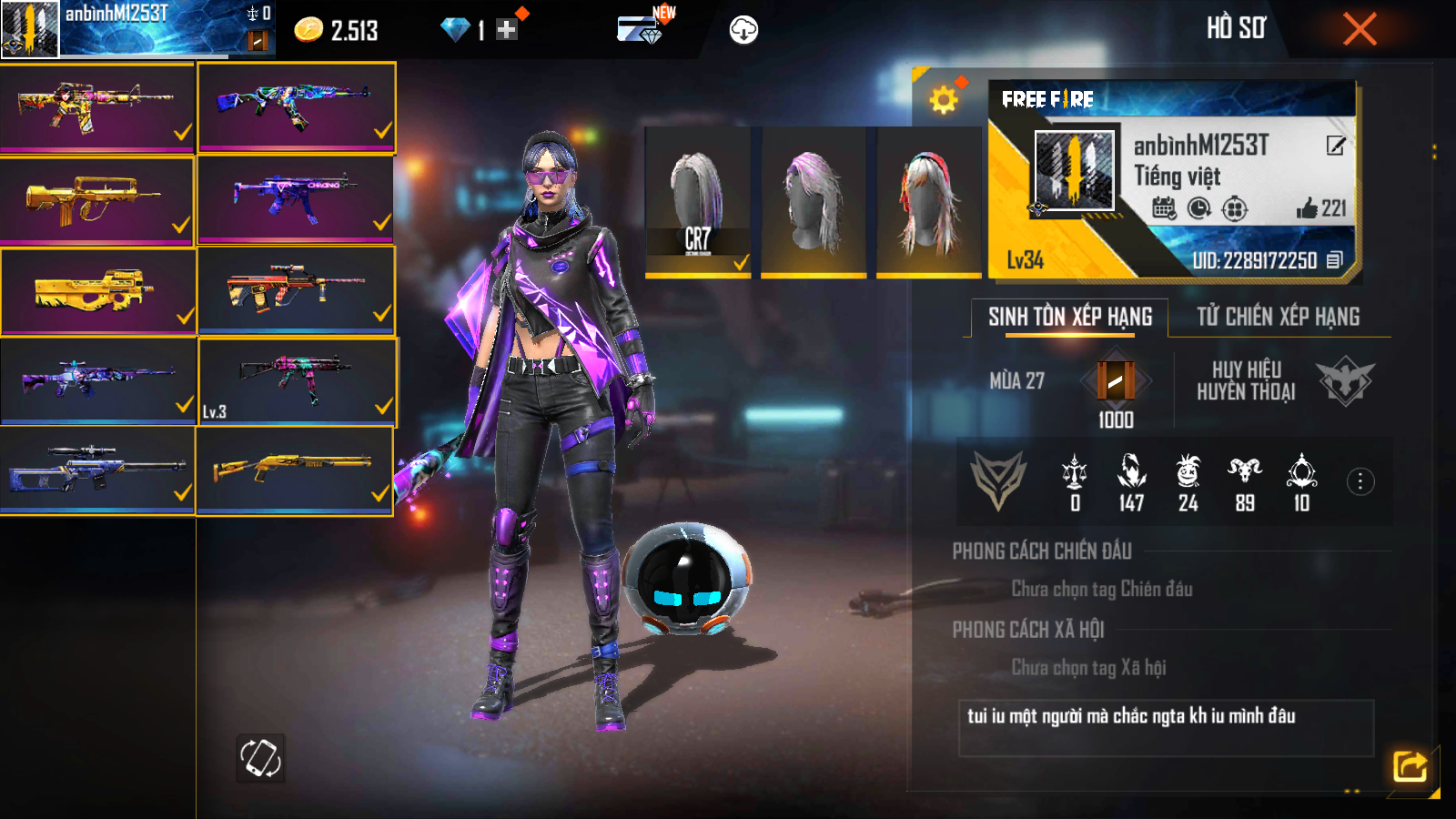The width and height of the screenshot is (1456, 819).
Task: Copy the player UID
Action: point(1334,260)
